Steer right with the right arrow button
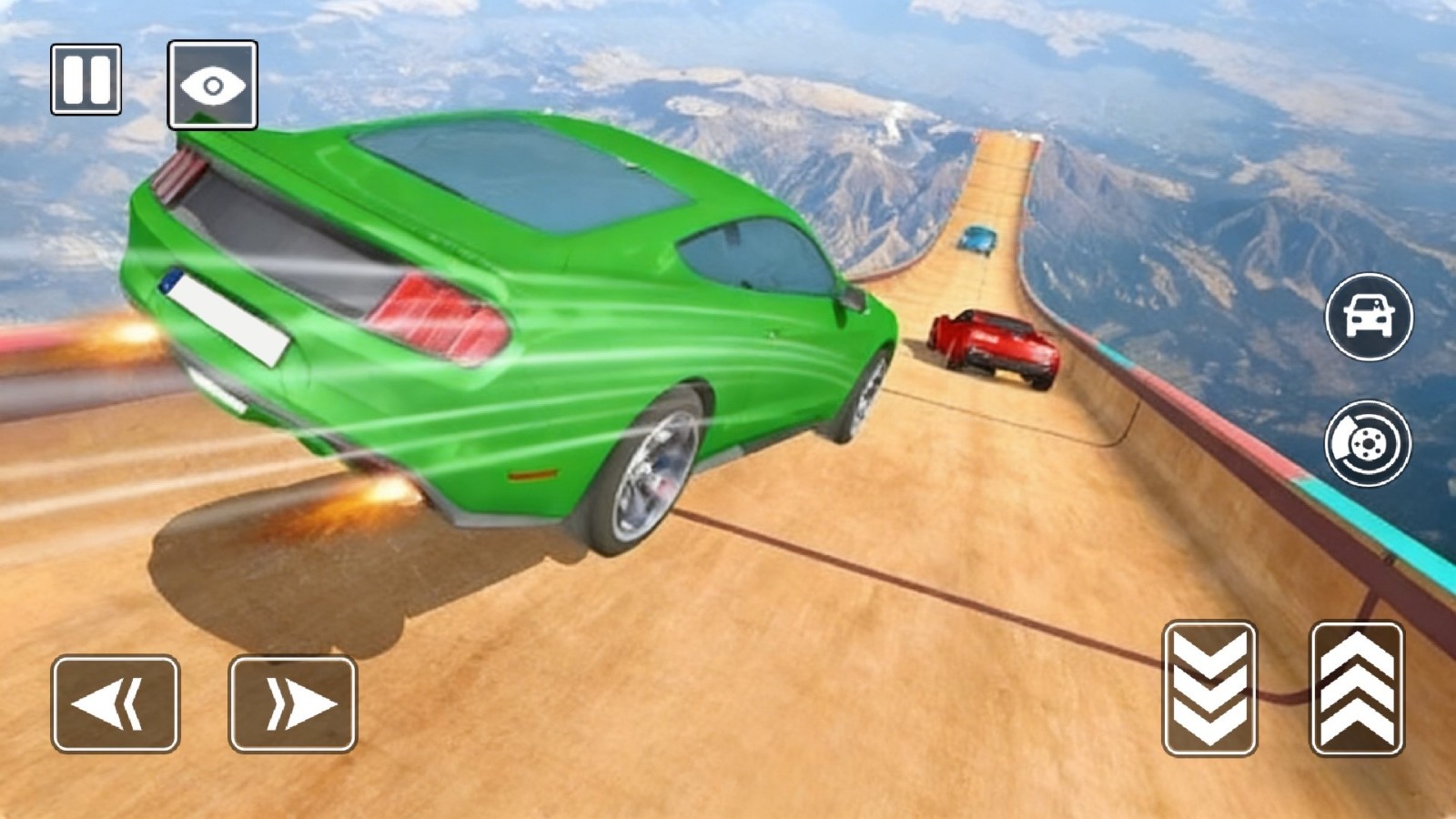Viewport: 1456px width, 819px height. (292, 703)
